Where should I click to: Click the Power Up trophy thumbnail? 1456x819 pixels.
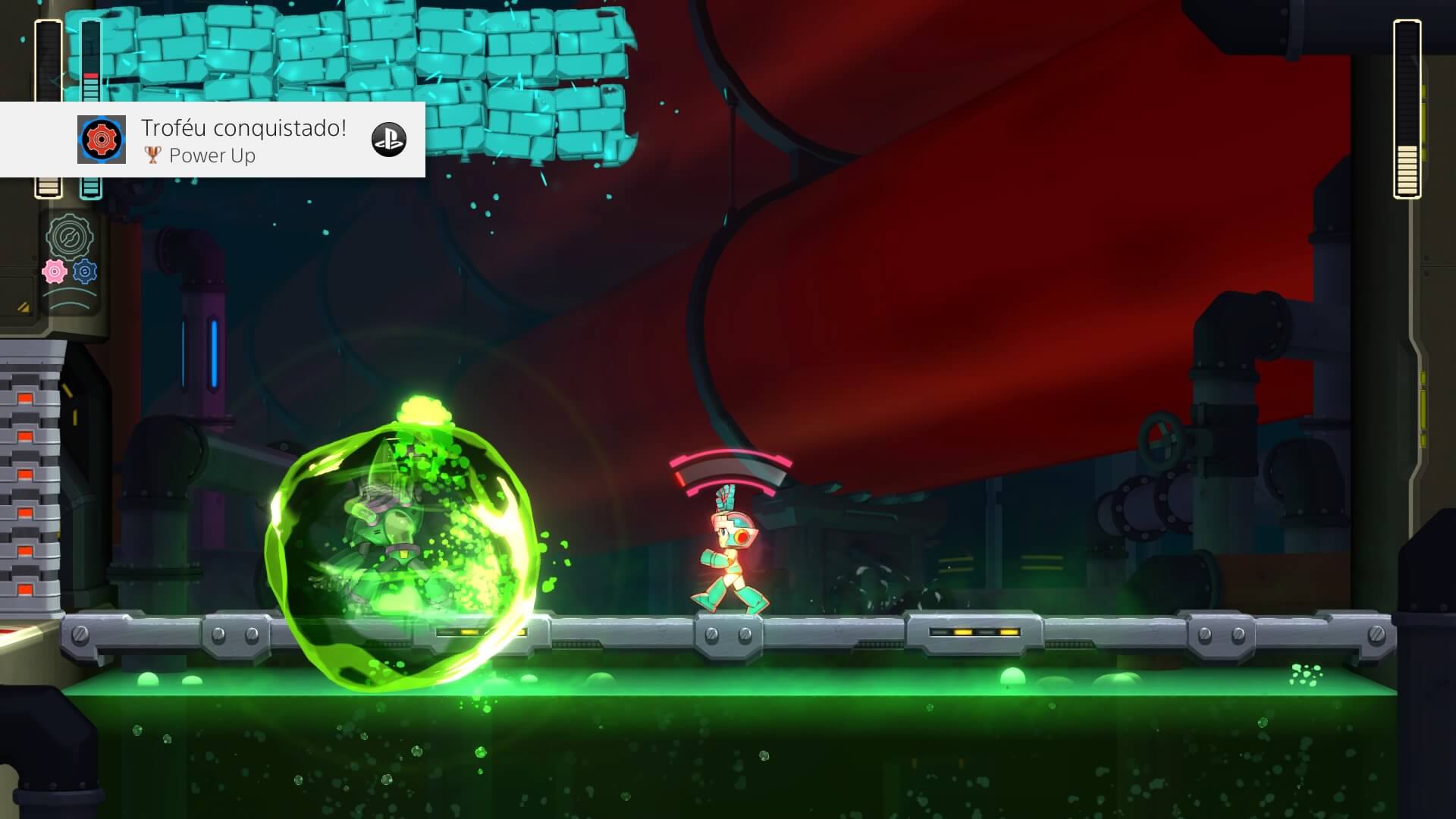click(101, 140)
